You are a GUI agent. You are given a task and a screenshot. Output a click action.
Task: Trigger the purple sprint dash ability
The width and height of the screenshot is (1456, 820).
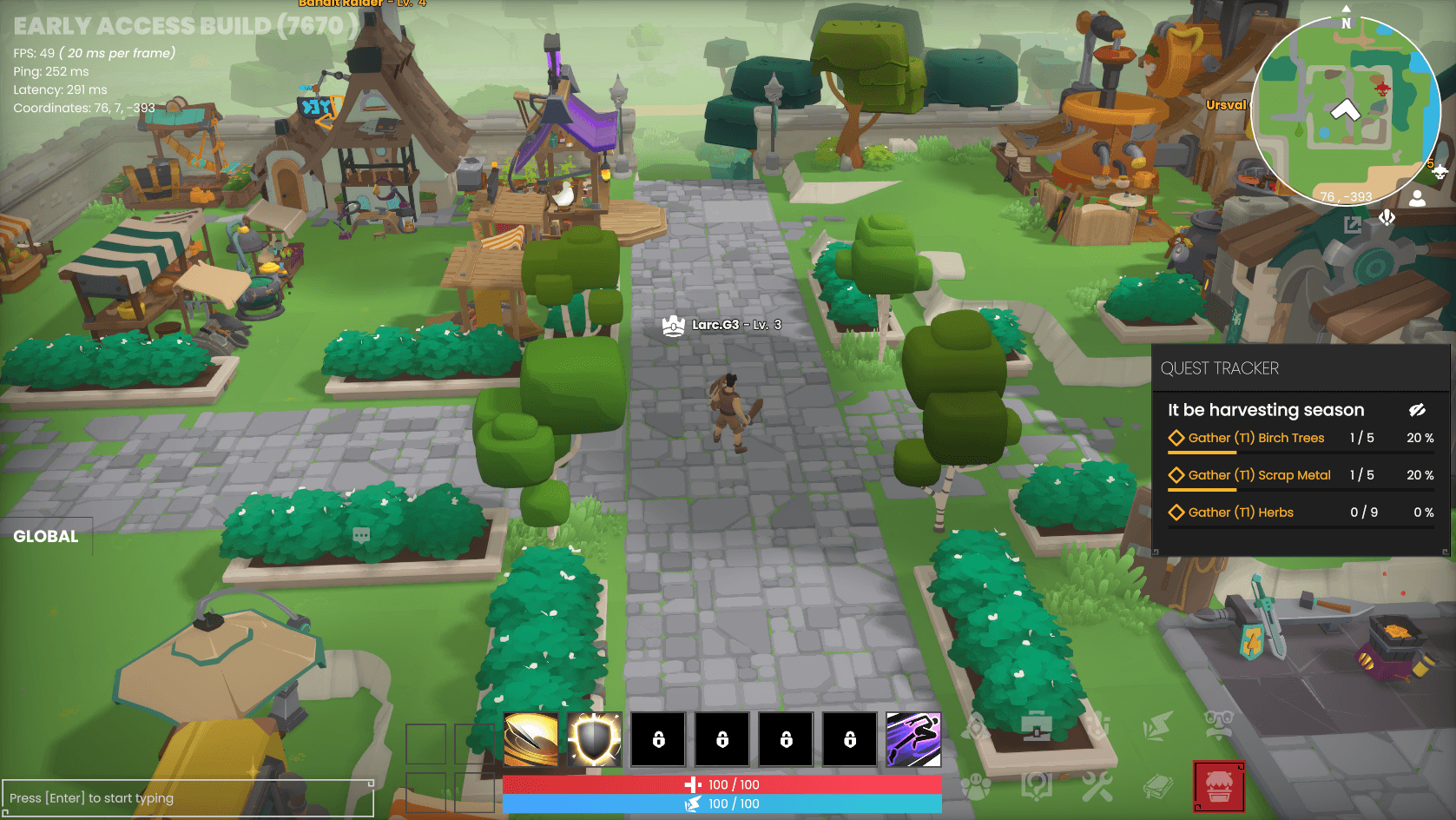pyautogui.click(x=913, y=739)
